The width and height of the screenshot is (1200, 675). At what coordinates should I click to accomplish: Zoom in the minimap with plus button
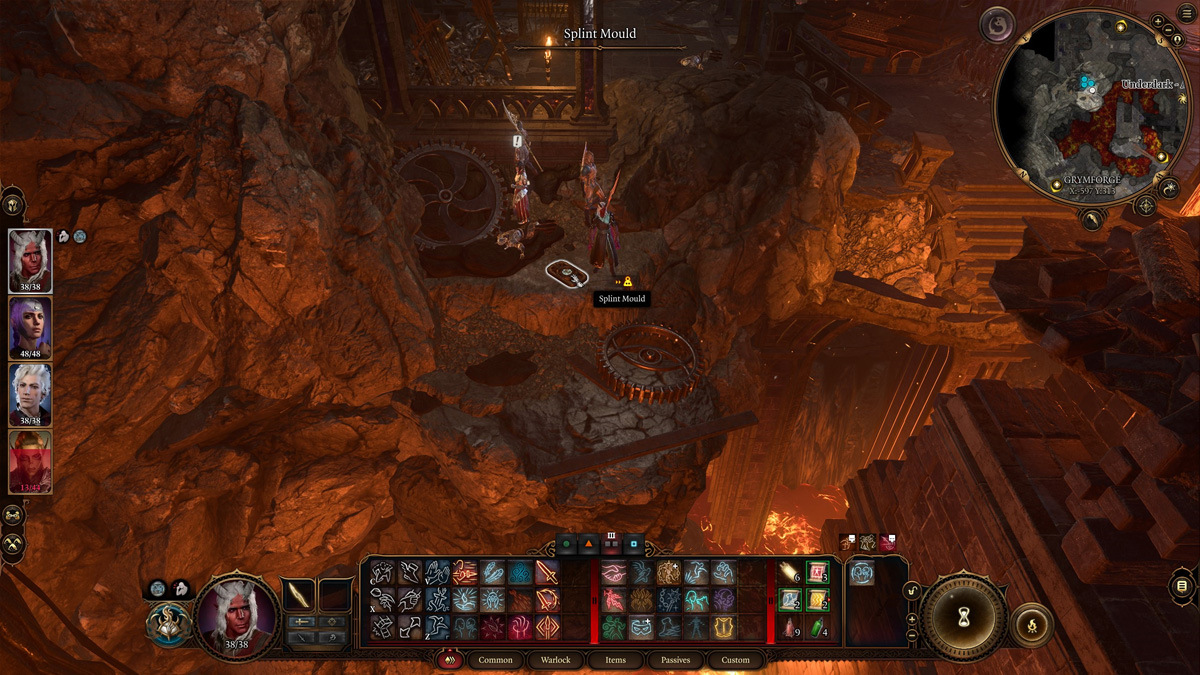click(1157, 22)
